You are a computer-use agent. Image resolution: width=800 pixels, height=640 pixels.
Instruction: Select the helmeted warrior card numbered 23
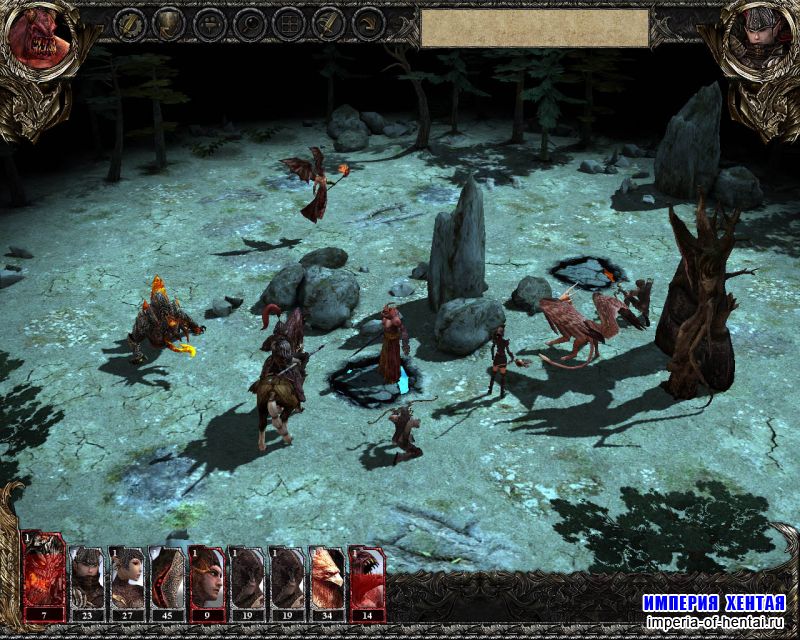click(x=87, y=577)
